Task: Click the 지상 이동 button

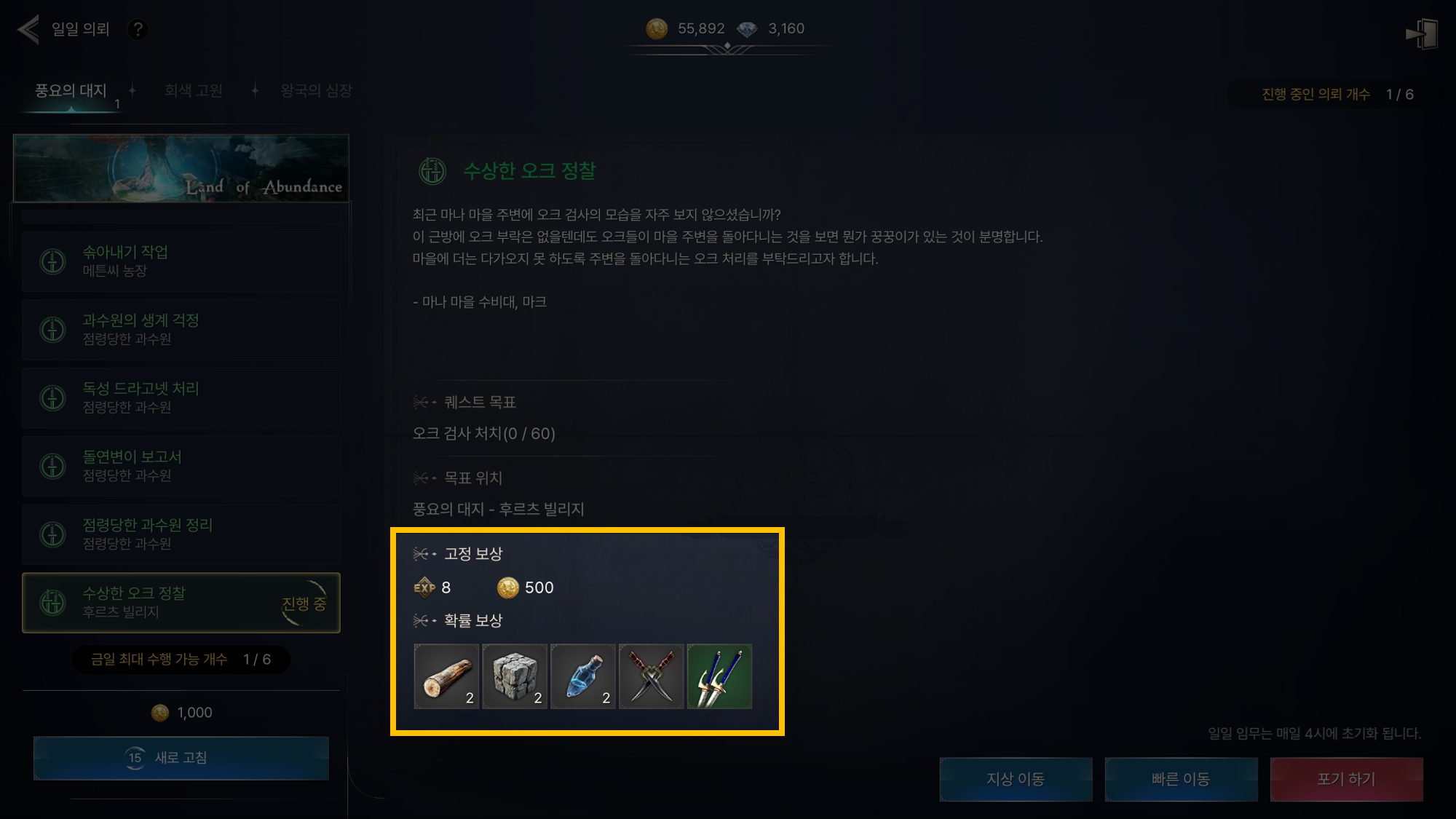Action: point(1016,779)
